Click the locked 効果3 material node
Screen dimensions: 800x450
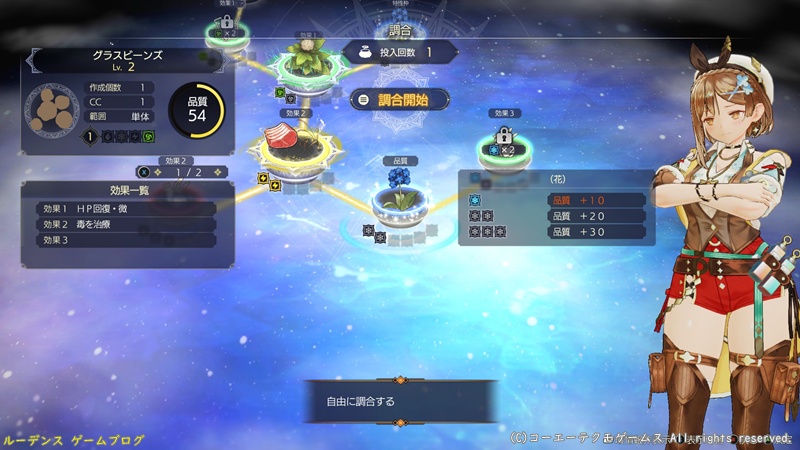[503, 144]
